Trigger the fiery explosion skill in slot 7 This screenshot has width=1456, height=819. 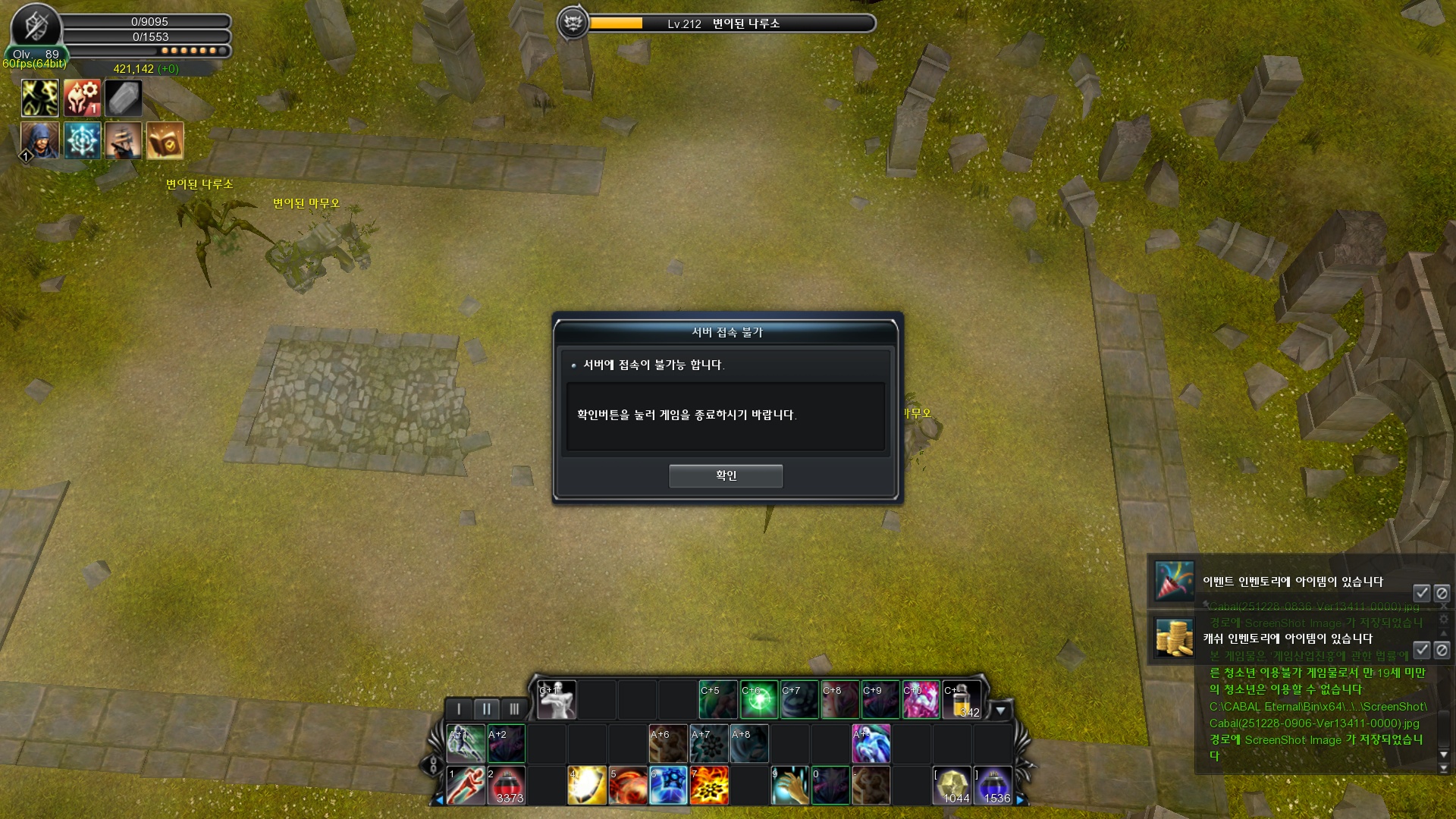tap(709, 785)
